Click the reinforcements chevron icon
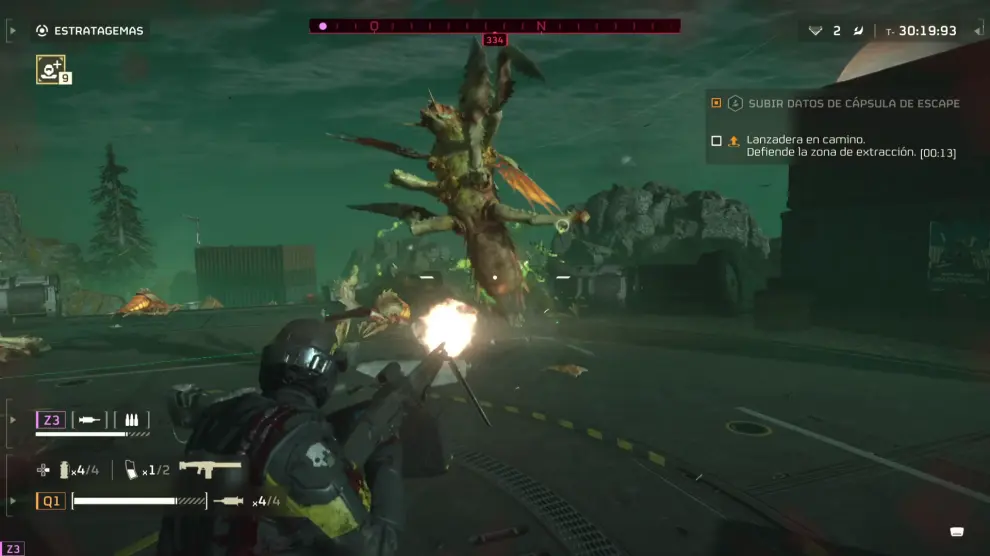990x556 pixels. 815,31
